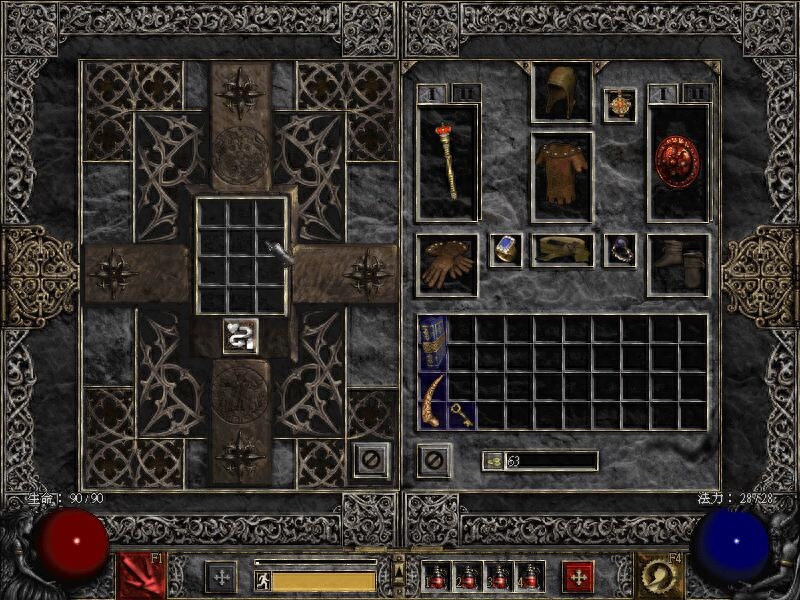The image size is (800, 600).
Task: Pick the blue-gem ring beside the gloves
Action: tap(505, 250)
